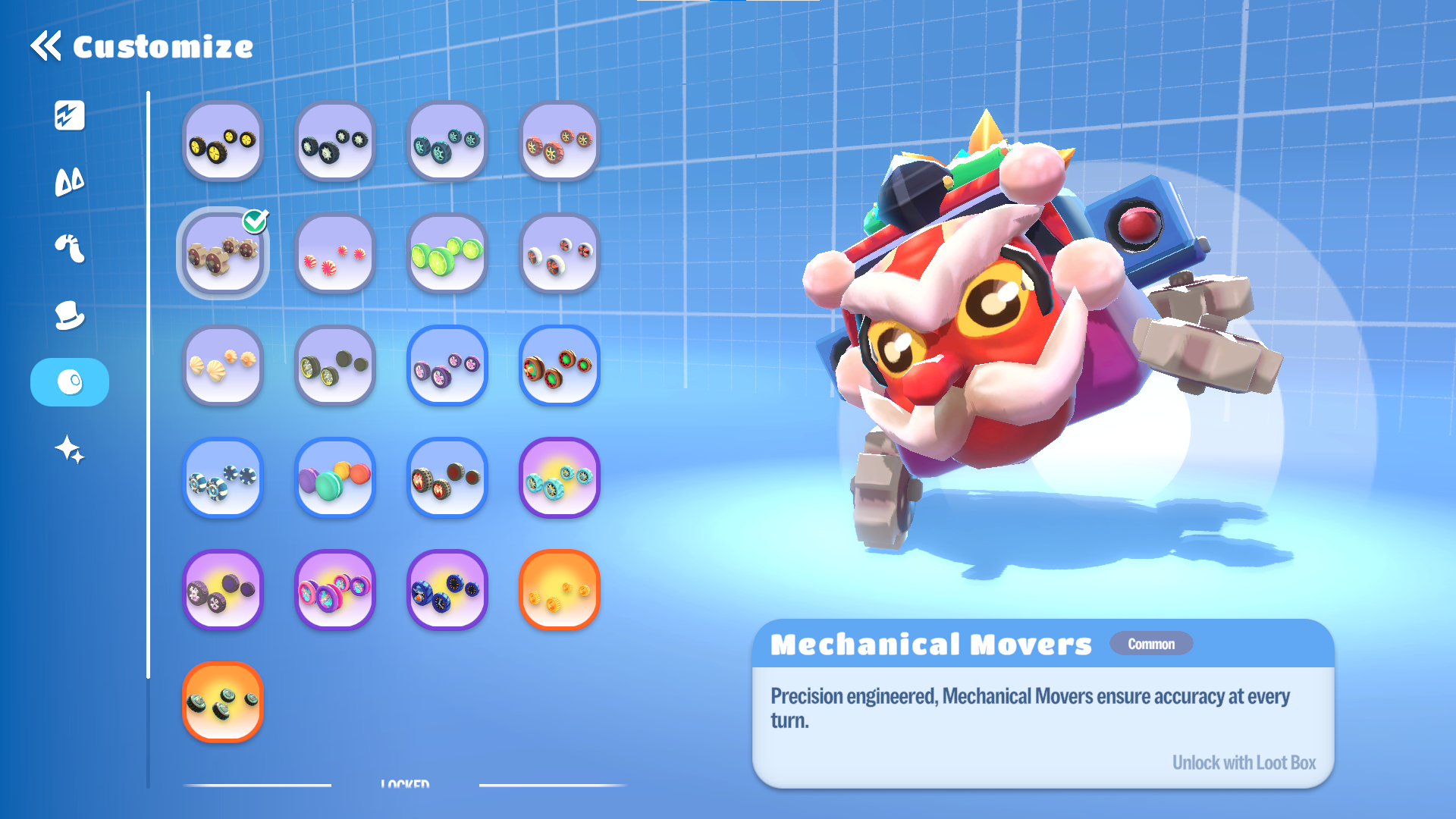Open the lightning bolt category tab
This screenshot has height=819, width=1456.
[70, 116]
